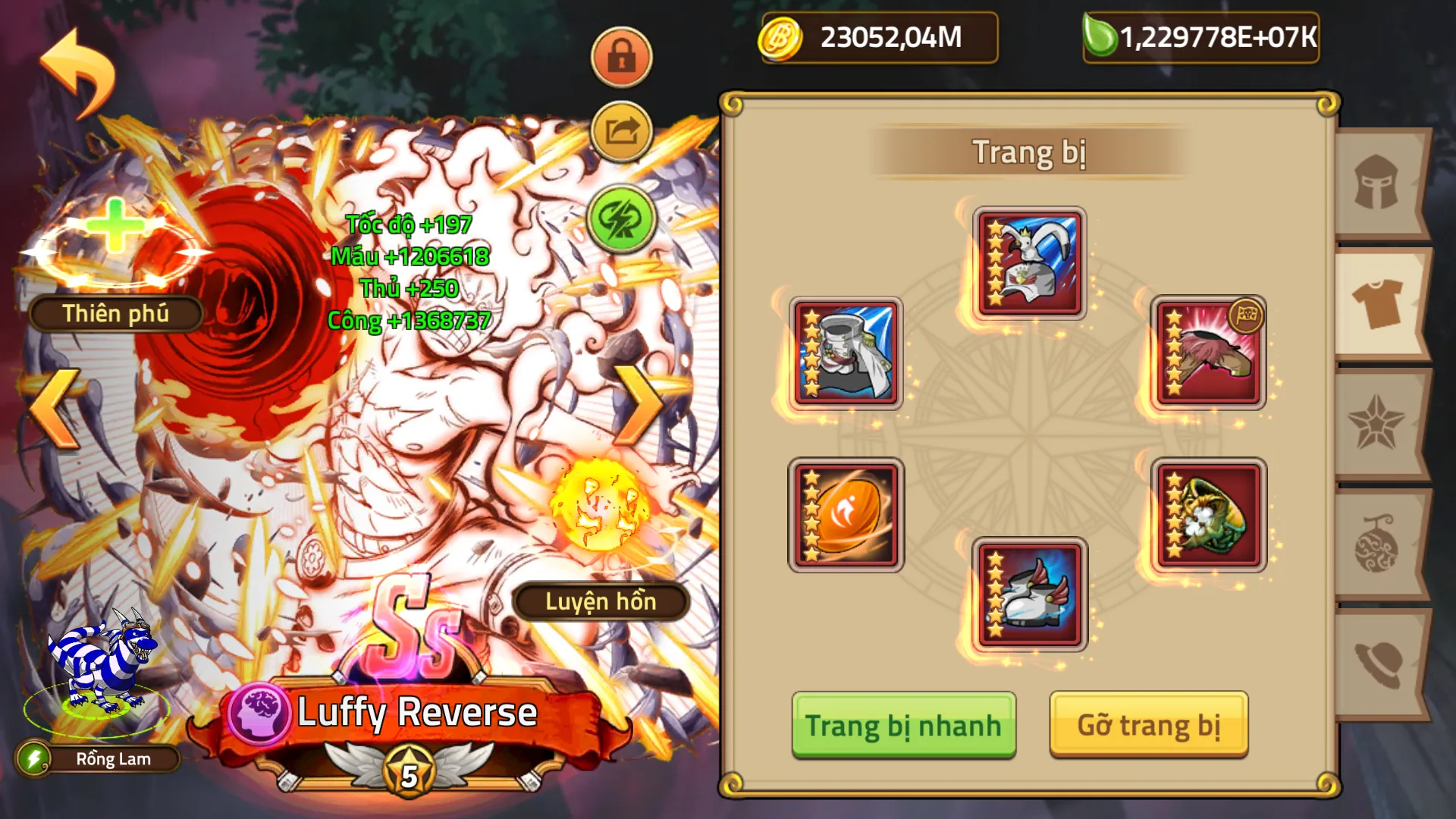This screenshot has width=1456, height=819.
Task: Tap the gold coin currency display
Action: coord(880,36)
